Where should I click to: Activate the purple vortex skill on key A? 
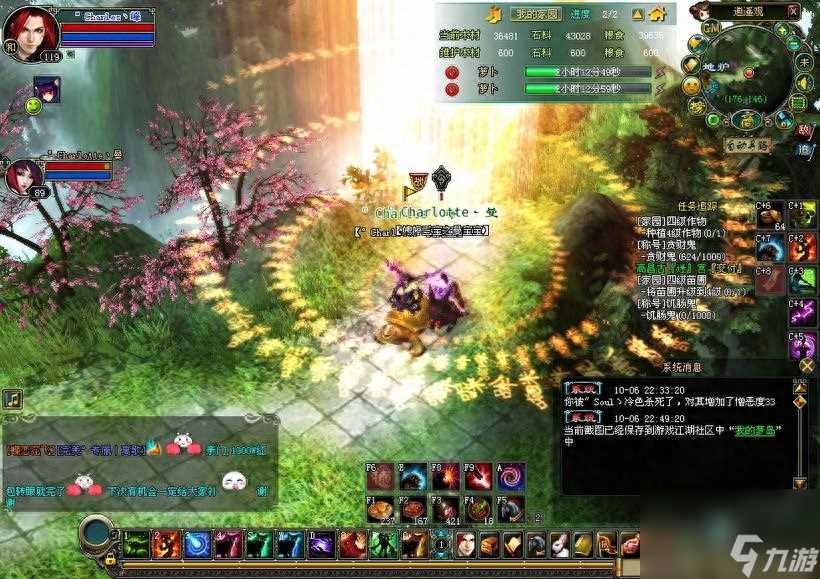click(512, 475)
